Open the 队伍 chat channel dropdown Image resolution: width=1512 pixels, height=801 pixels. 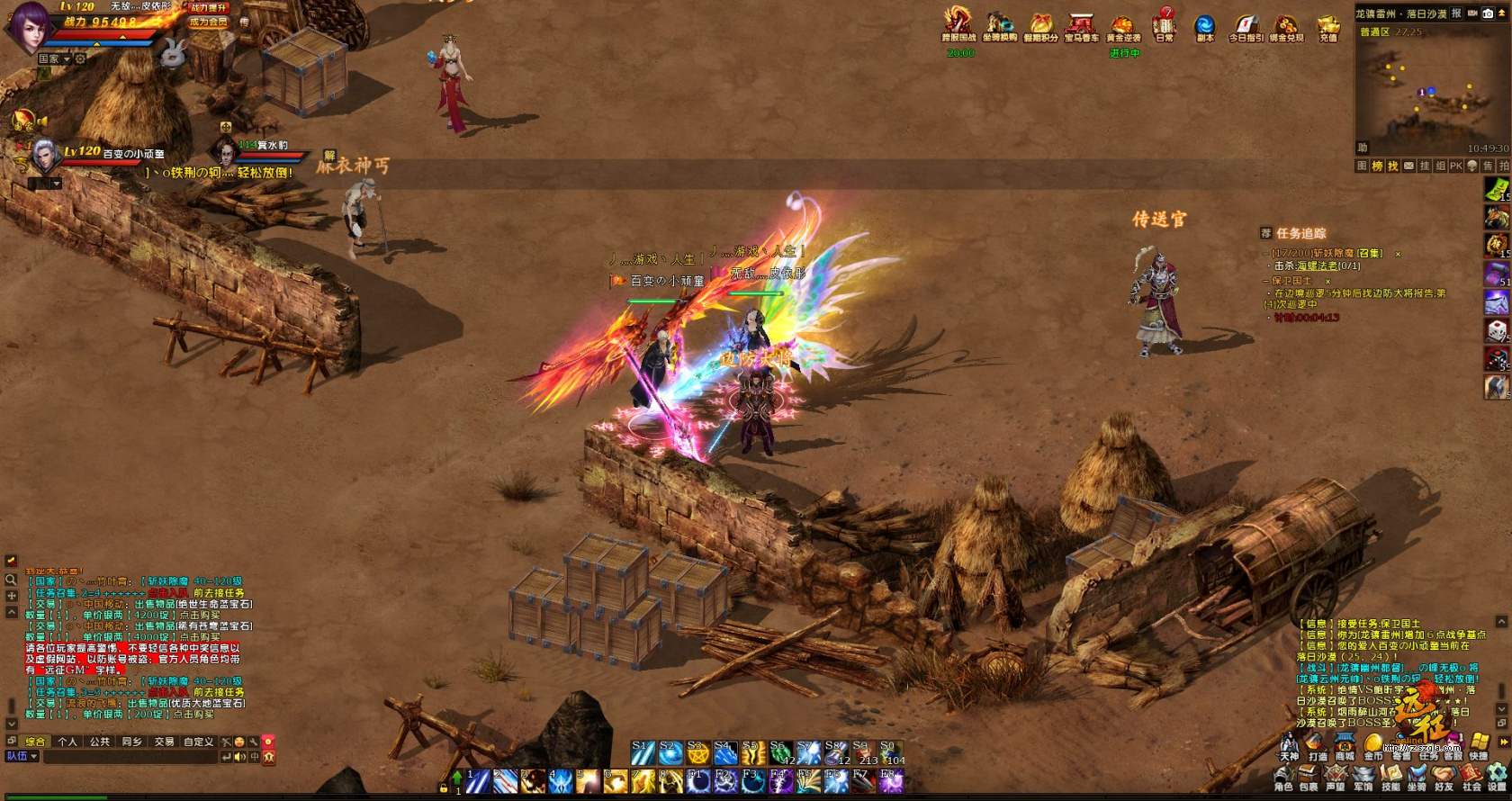pos(22,757)
